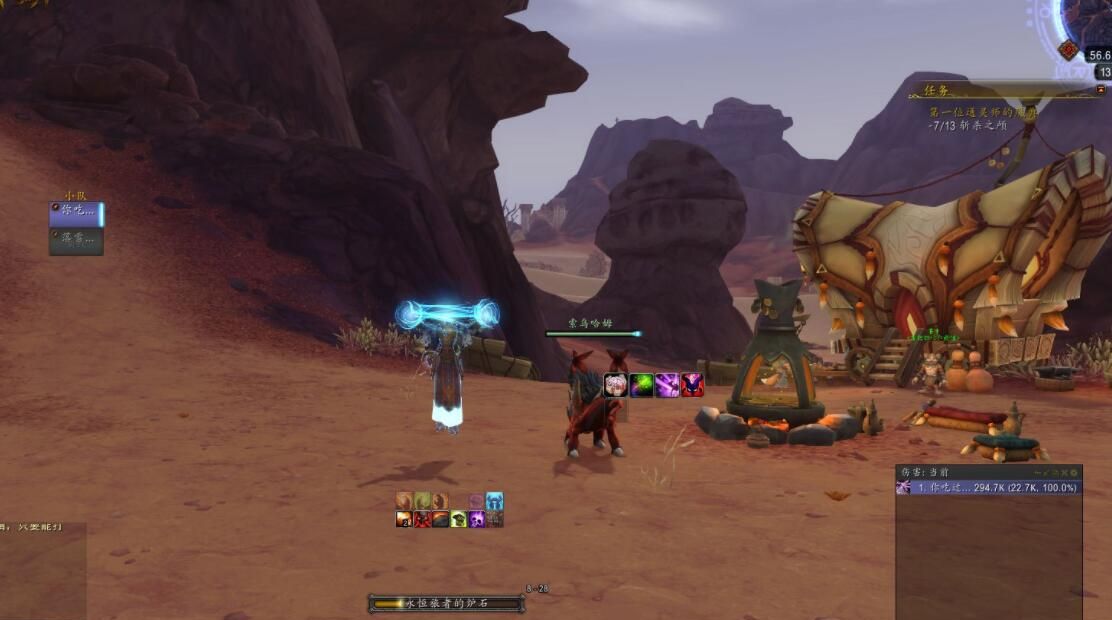Activate the purple skull ability

[477, 519]
